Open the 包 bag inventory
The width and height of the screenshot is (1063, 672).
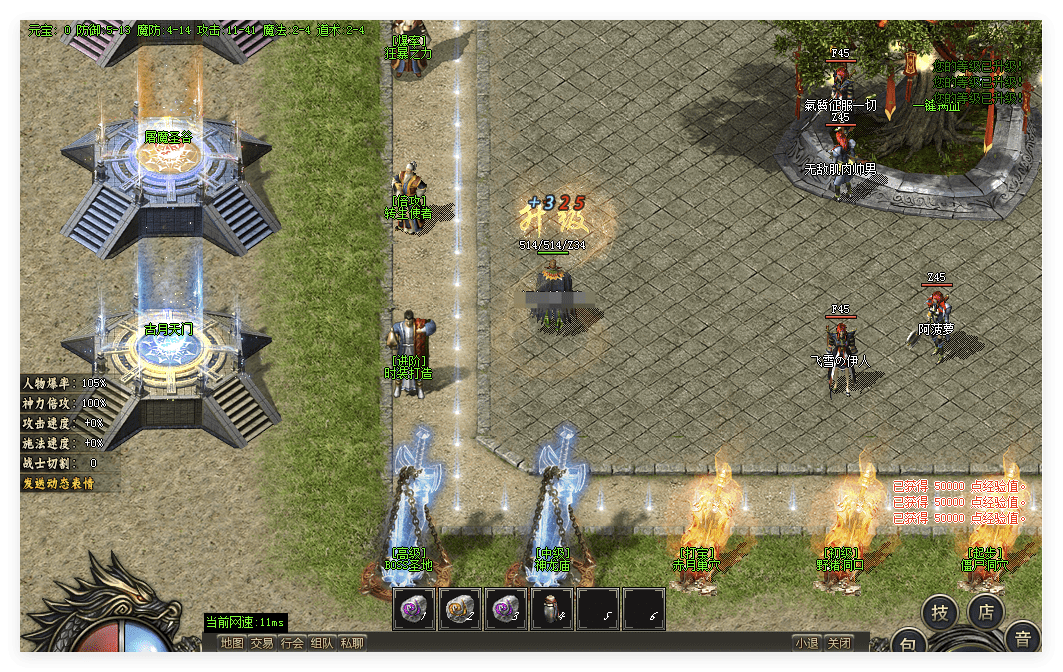pyautogui.click(x=906, y=645)
